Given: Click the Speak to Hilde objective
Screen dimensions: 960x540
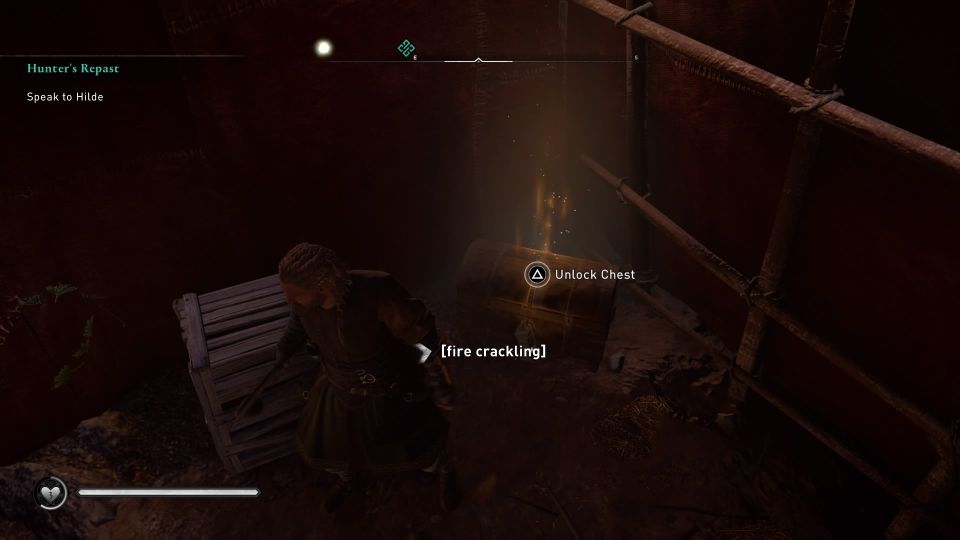Looking at the screenshot, I should (x=65, y=97).
